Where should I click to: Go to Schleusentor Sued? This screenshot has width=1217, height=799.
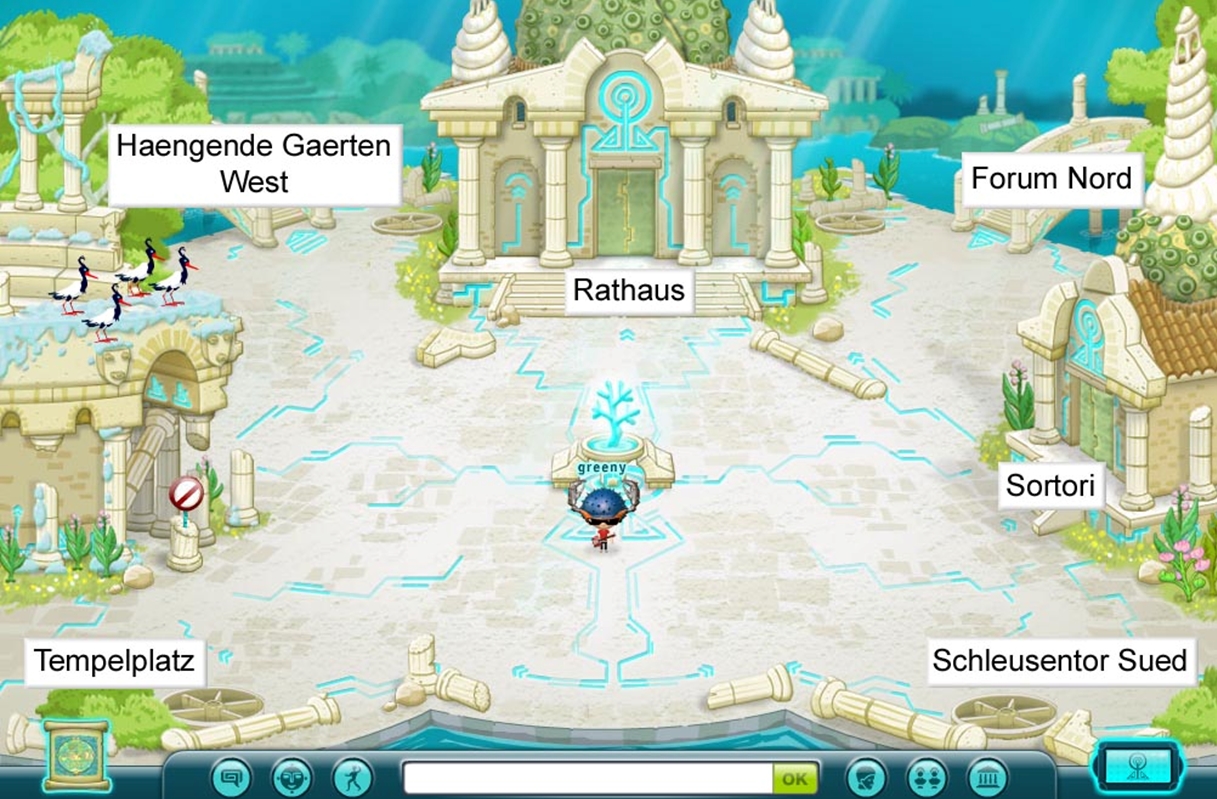1059,661
